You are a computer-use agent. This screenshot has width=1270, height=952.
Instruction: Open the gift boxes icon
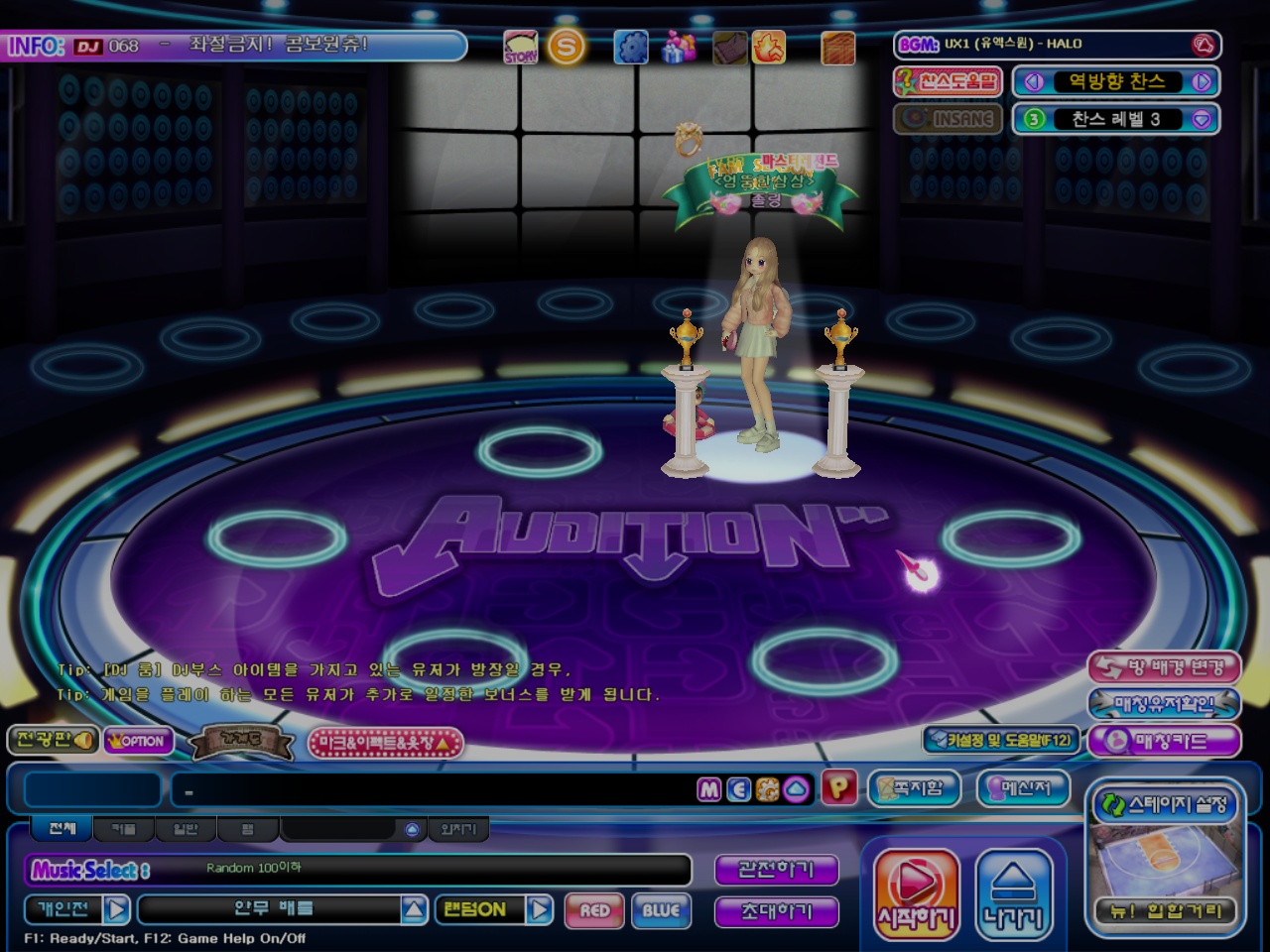[x=680, y=47]
